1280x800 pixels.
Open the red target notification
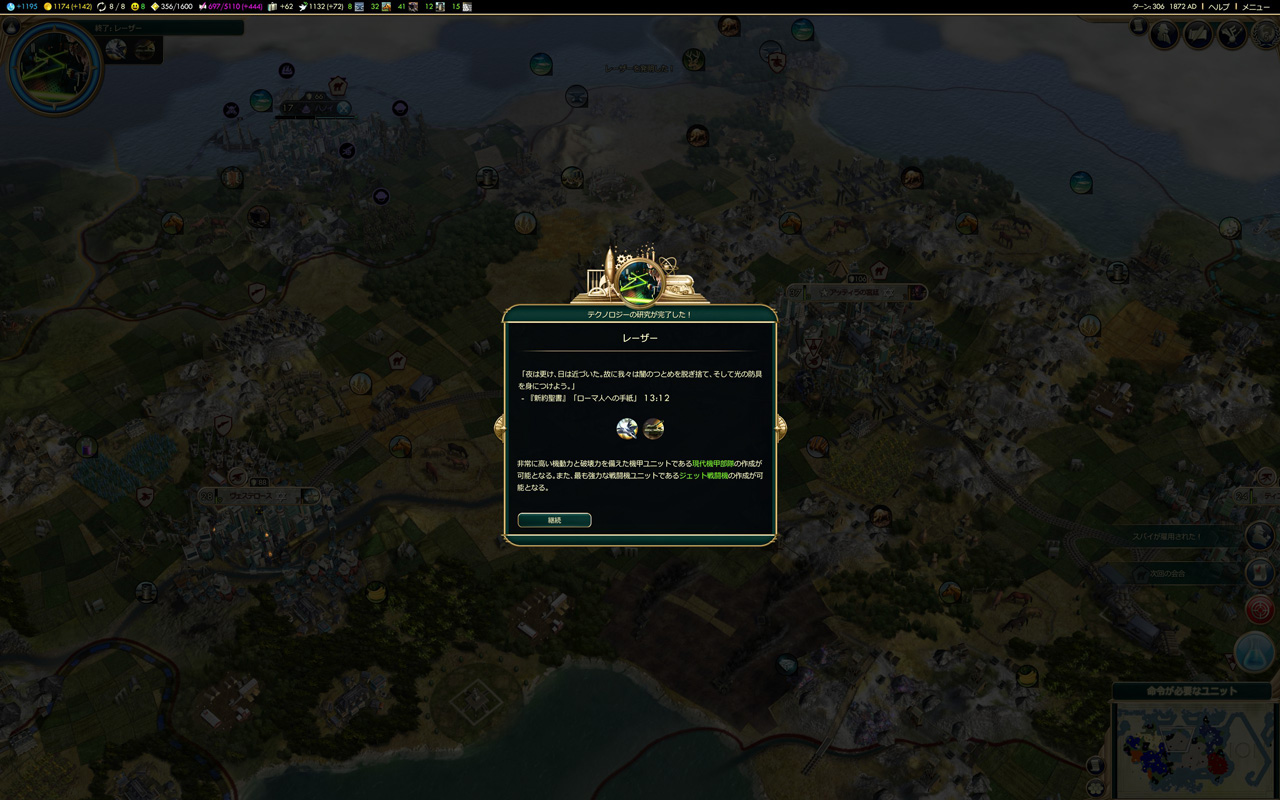[x=1260, y=608]
